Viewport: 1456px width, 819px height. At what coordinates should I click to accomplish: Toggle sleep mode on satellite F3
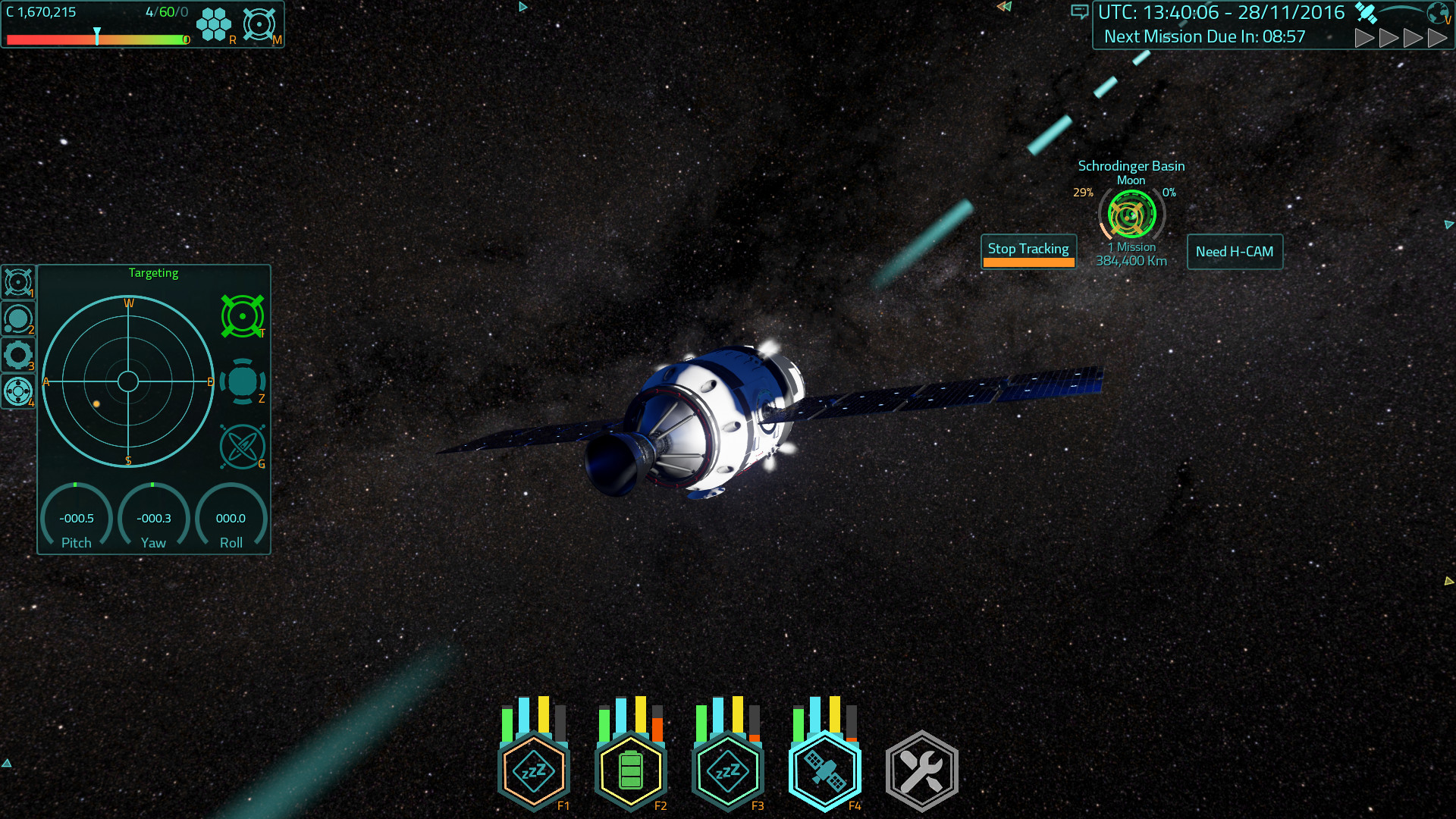(727, 770)
